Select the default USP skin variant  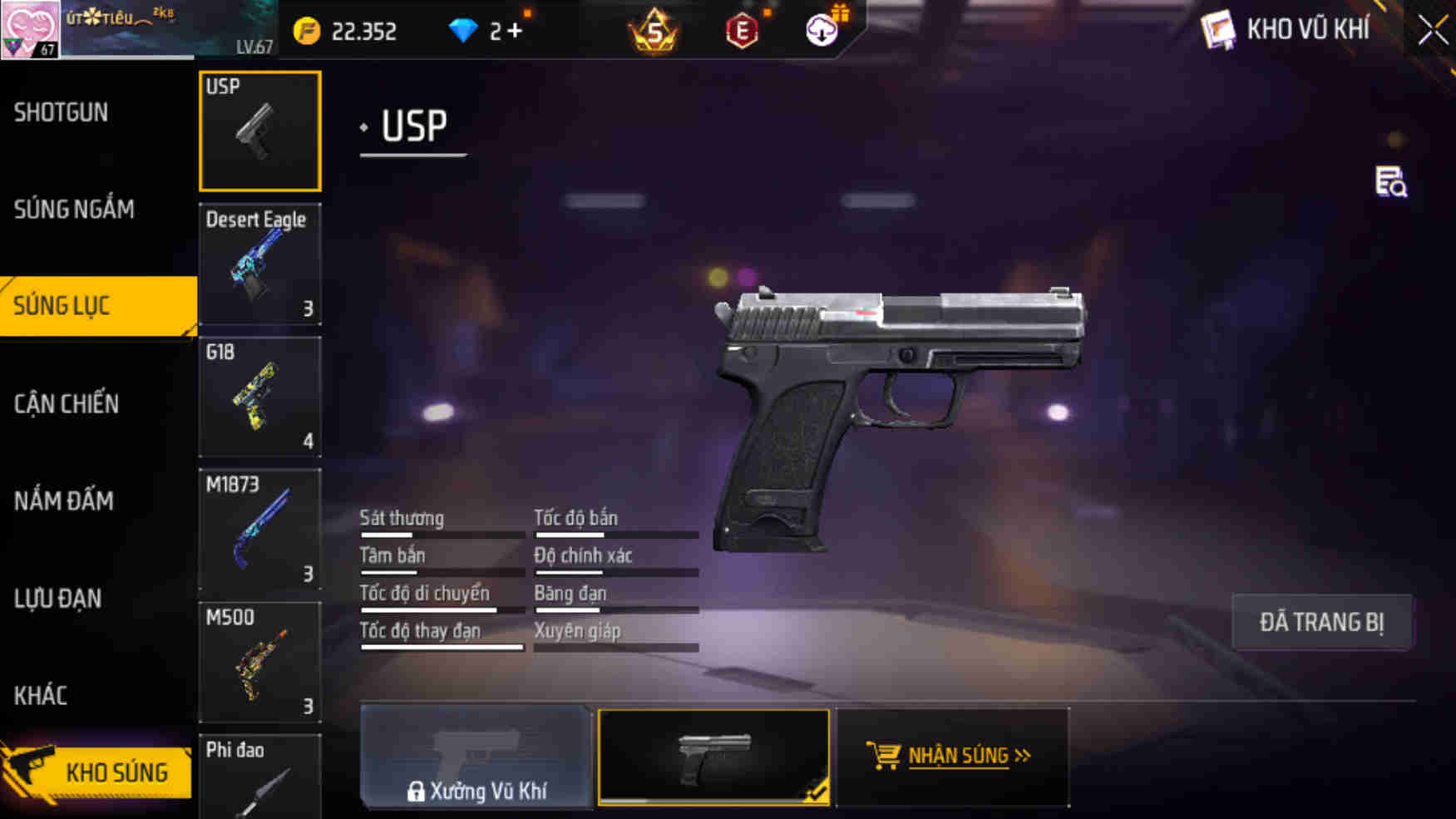pos(713,756)
